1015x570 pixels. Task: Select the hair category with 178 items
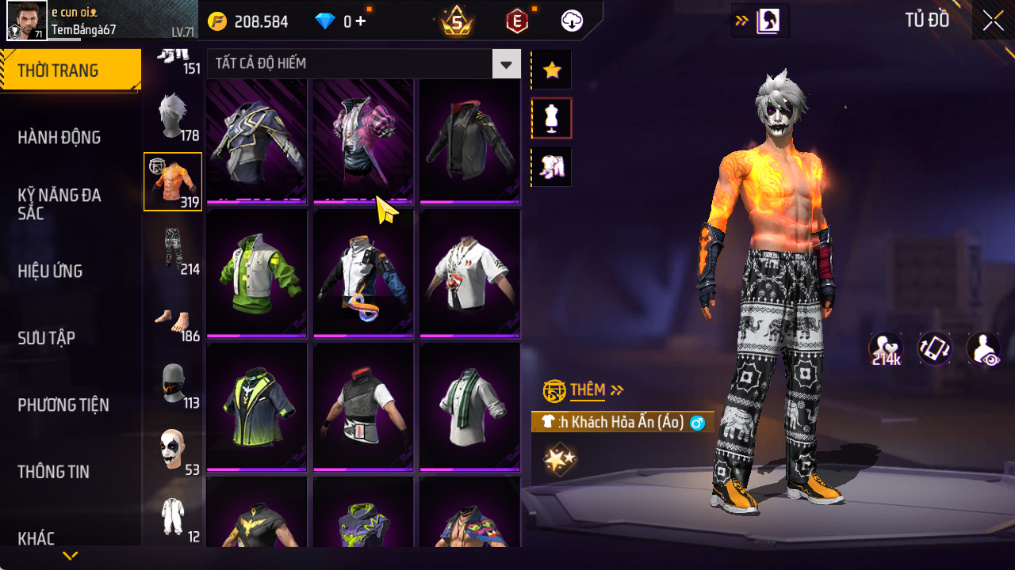click(173, 119)
